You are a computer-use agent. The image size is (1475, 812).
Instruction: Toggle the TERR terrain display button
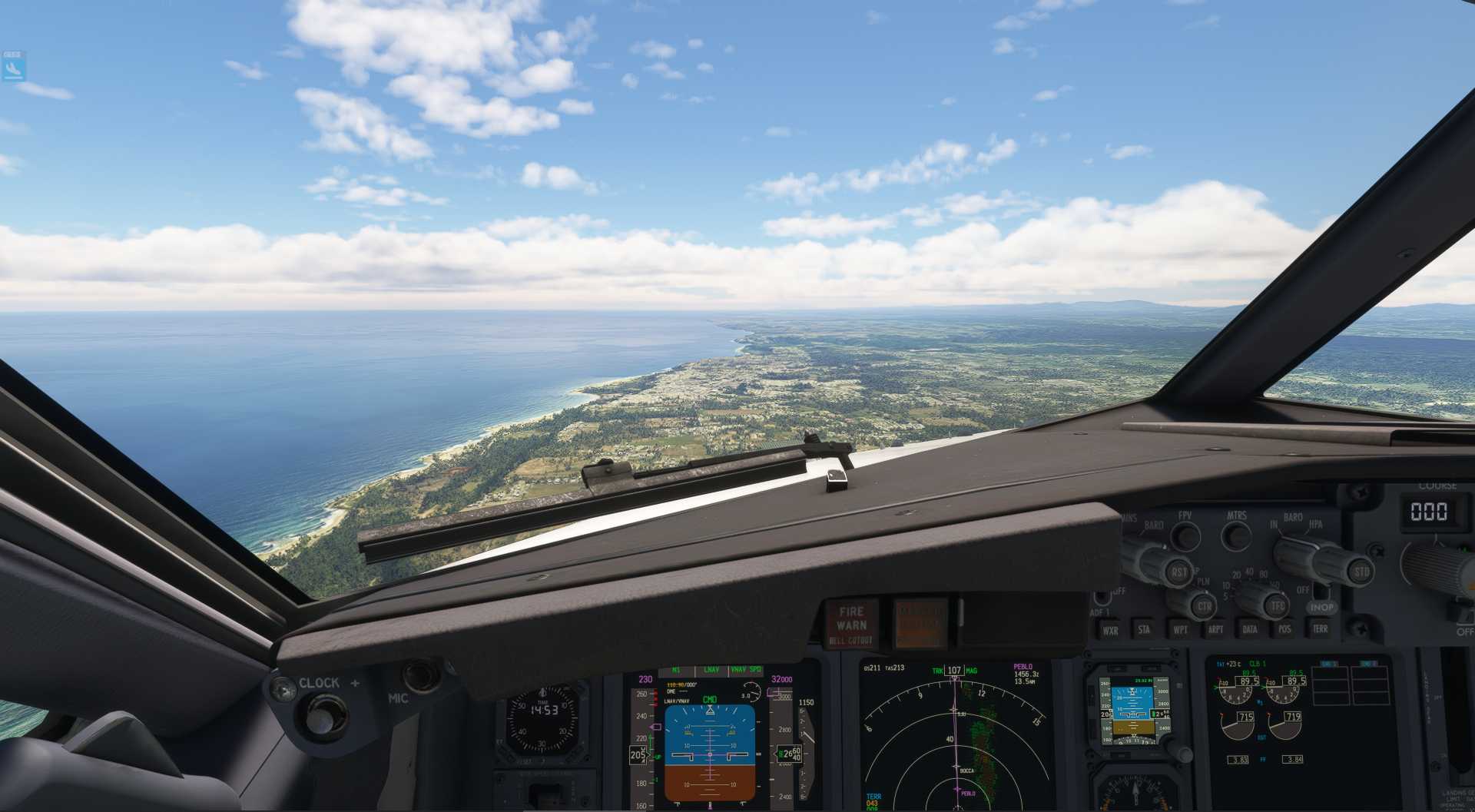pos(1320,628)
